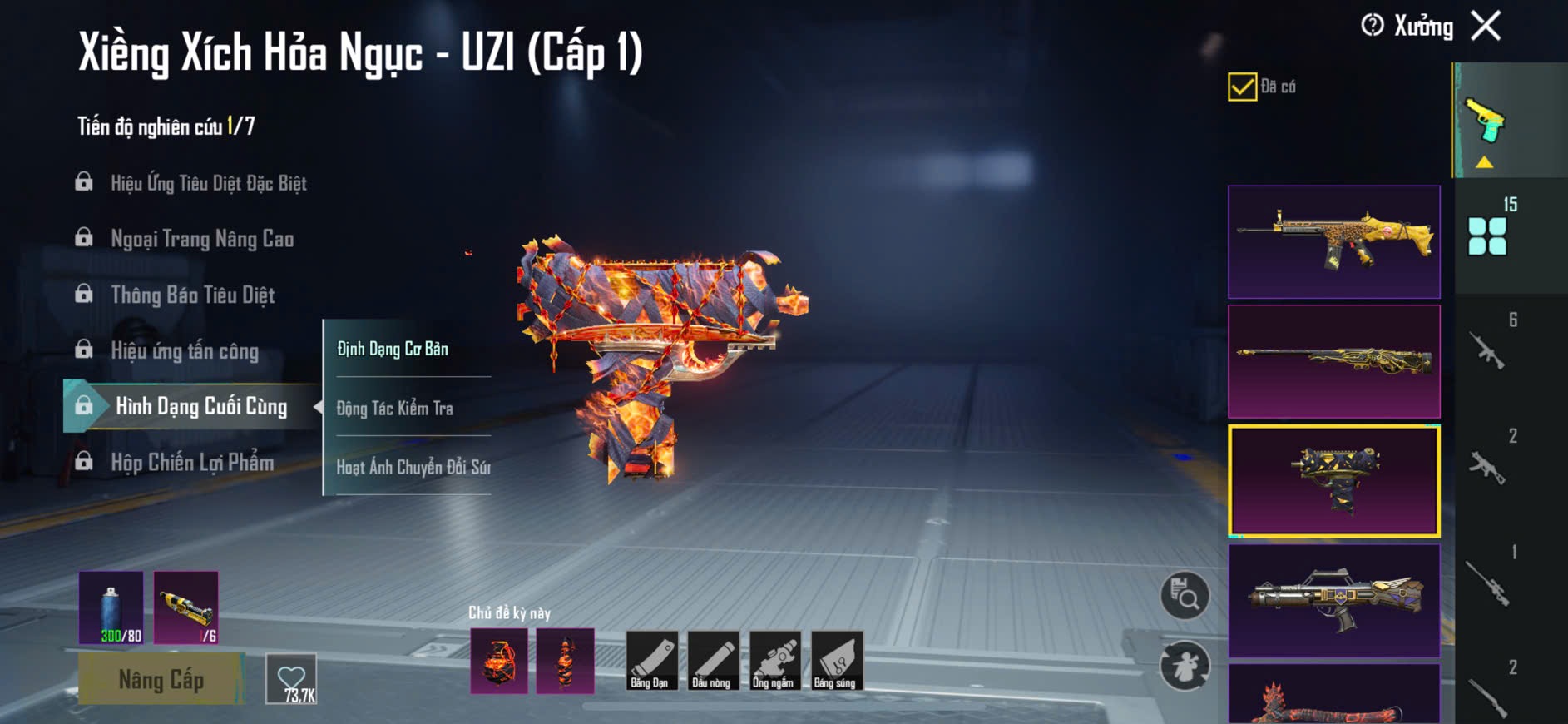Choose Định Dạng Cơ Bản option
The height and width of the screenshot is (724, 1568).
click(x=393, y=349)
